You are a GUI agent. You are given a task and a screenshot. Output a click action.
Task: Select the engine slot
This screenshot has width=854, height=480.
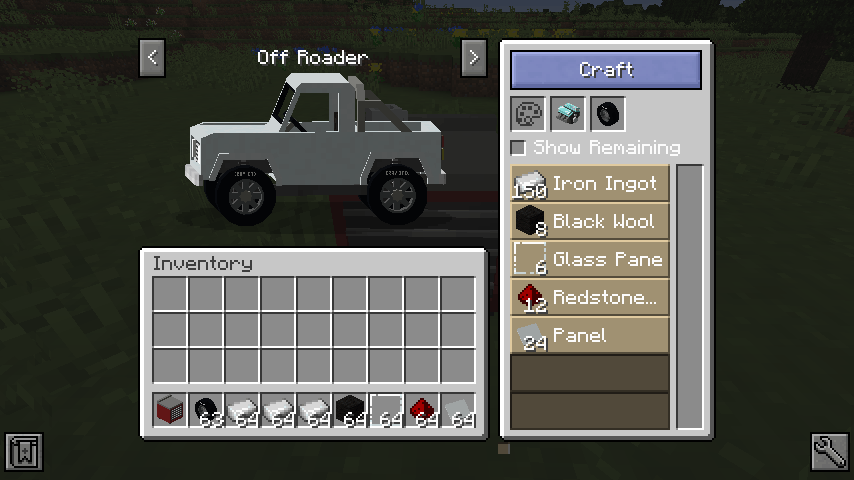[x=567, y=113]
